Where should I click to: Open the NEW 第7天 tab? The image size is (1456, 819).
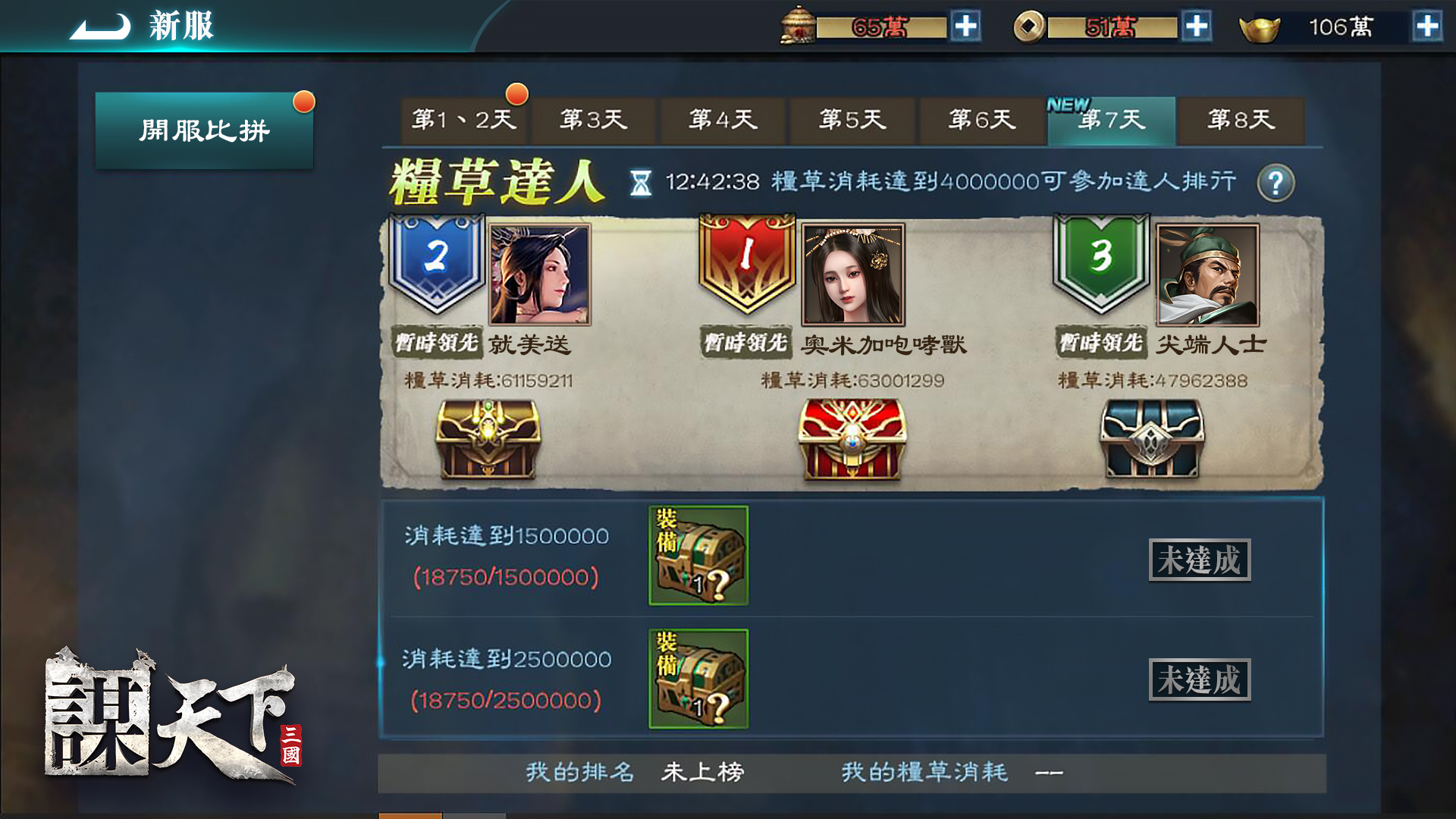(x=1112, y=121)
